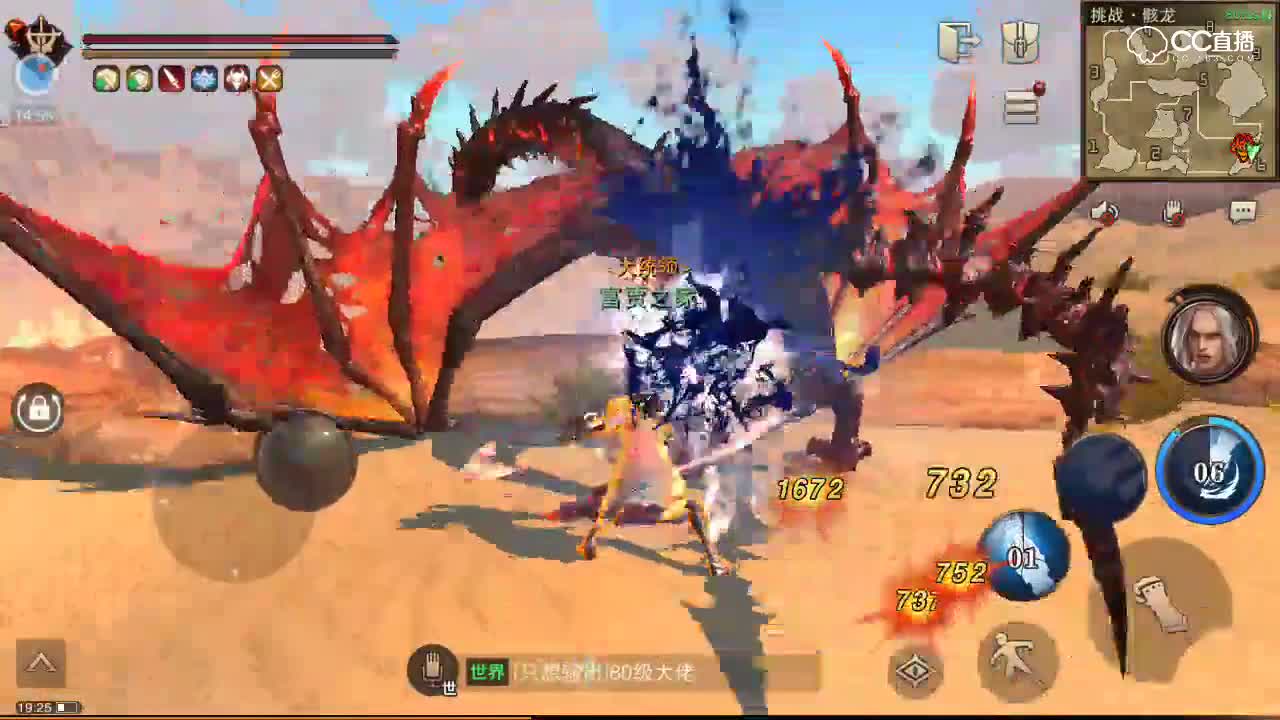Tap the exit-door leave dungeon icon
The height and width of the screenshot is (720, 1280).
958,44
